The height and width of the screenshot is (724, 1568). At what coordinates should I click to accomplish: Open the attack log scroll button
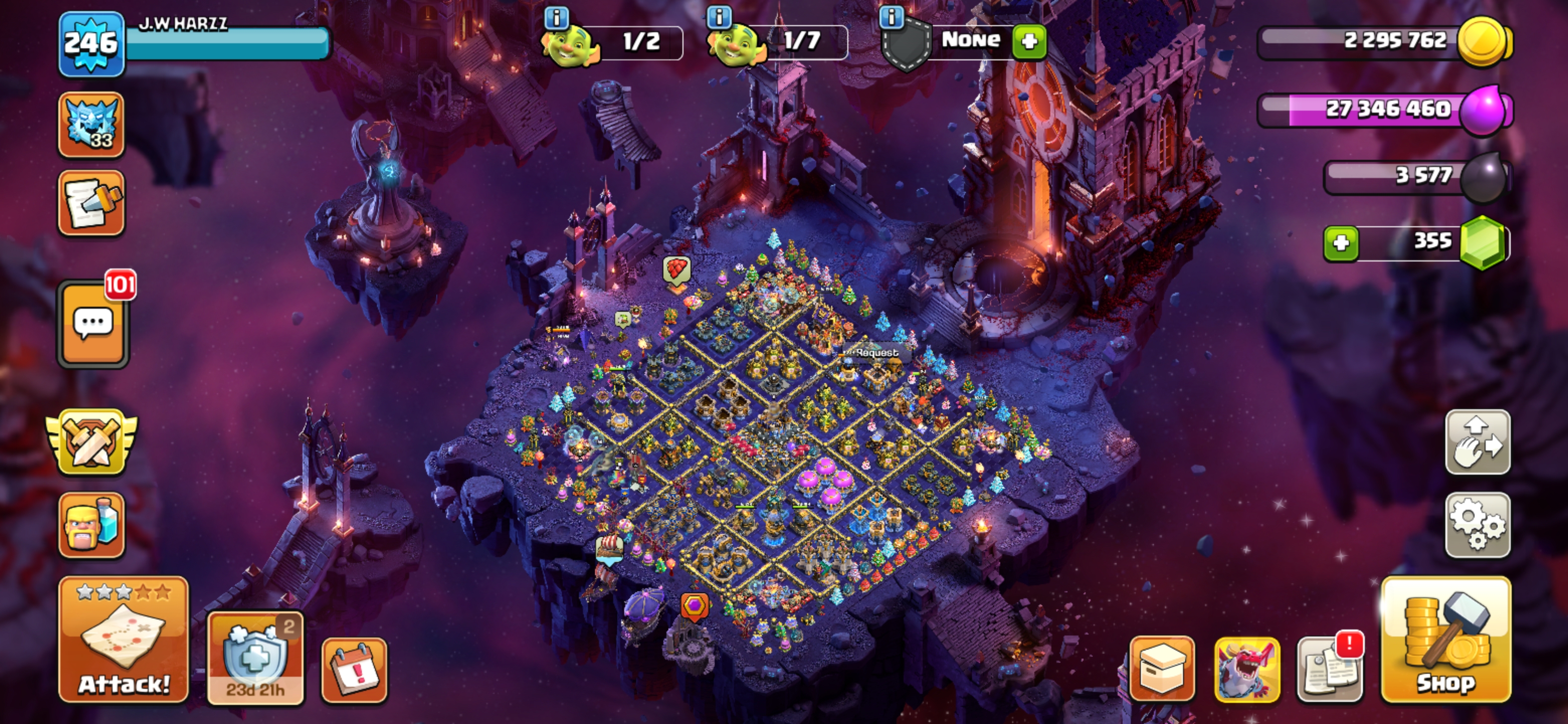91,203
